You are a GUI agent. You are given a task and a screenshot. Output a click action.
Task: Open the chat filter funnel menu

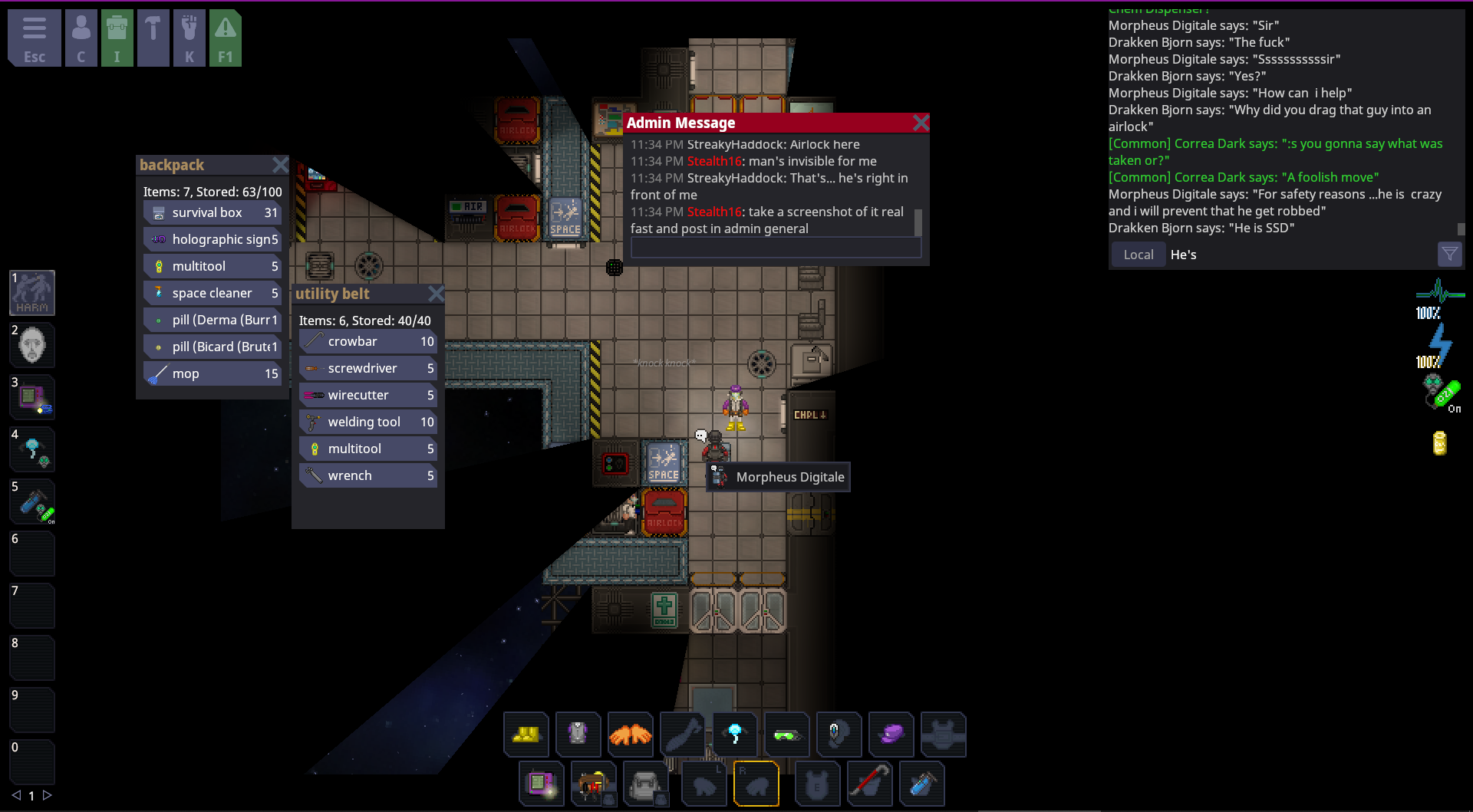(x=1448, y=254)
